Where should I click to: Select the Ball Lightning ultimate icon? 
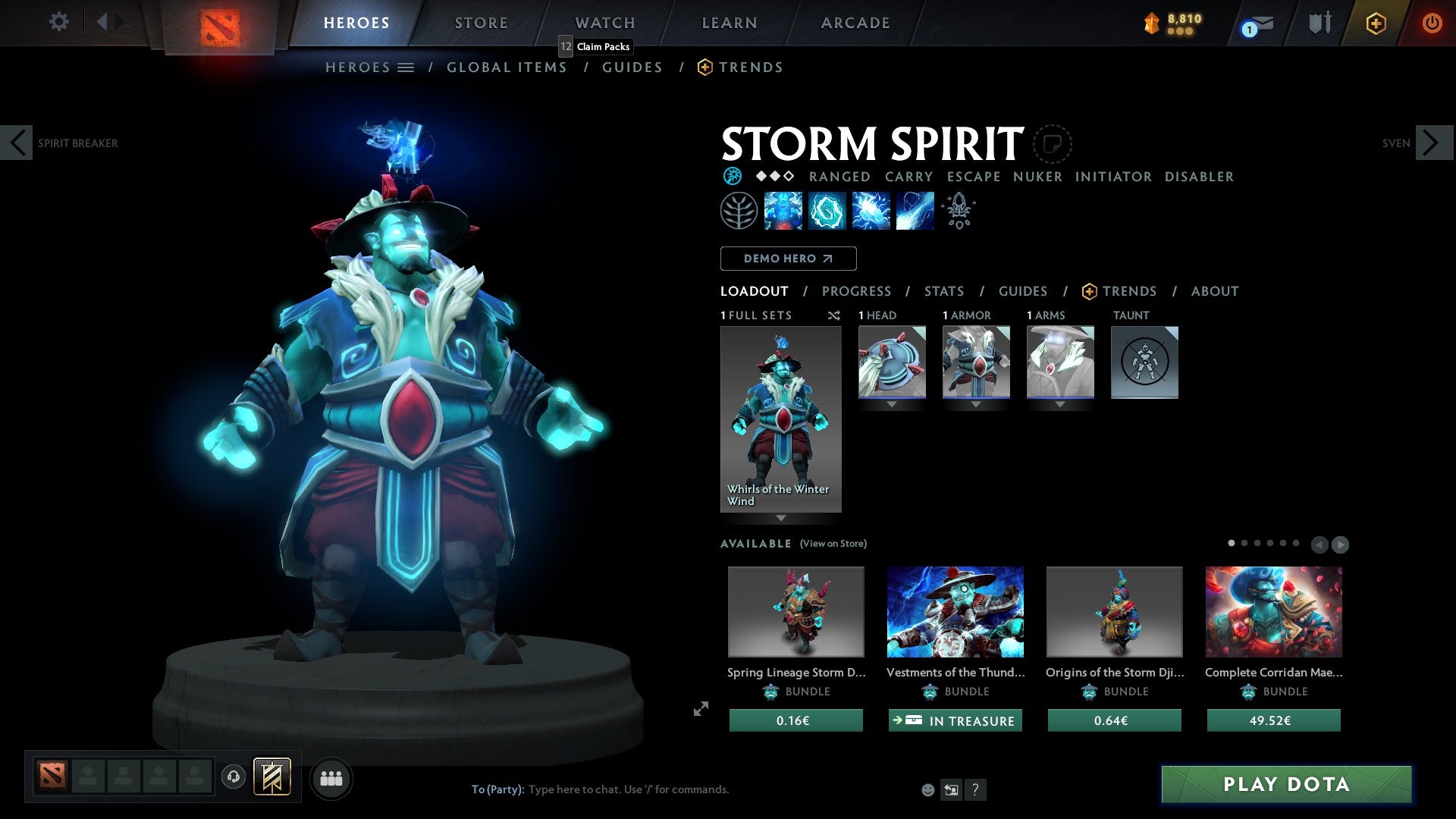[915, 210]
